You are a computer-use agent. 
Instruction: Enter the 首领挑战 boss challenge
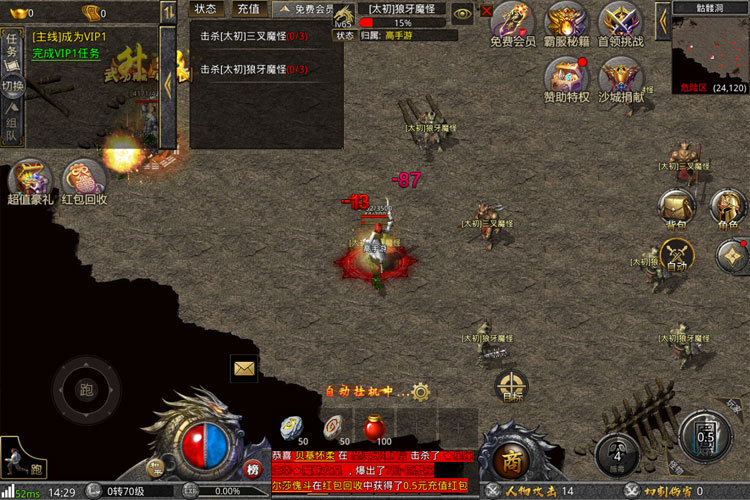click(621, 22)
